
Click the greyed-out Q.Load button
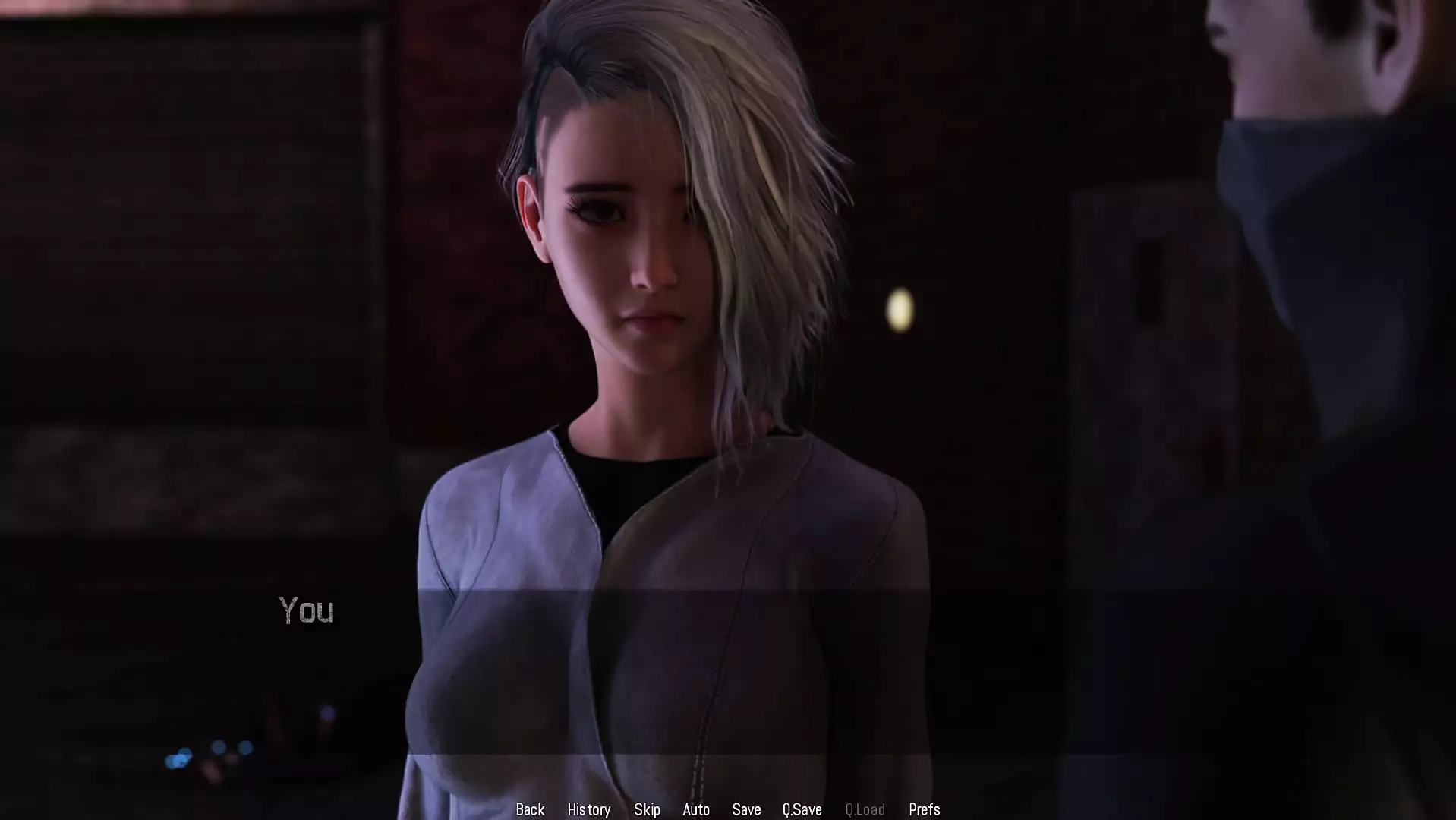(865, 809)
